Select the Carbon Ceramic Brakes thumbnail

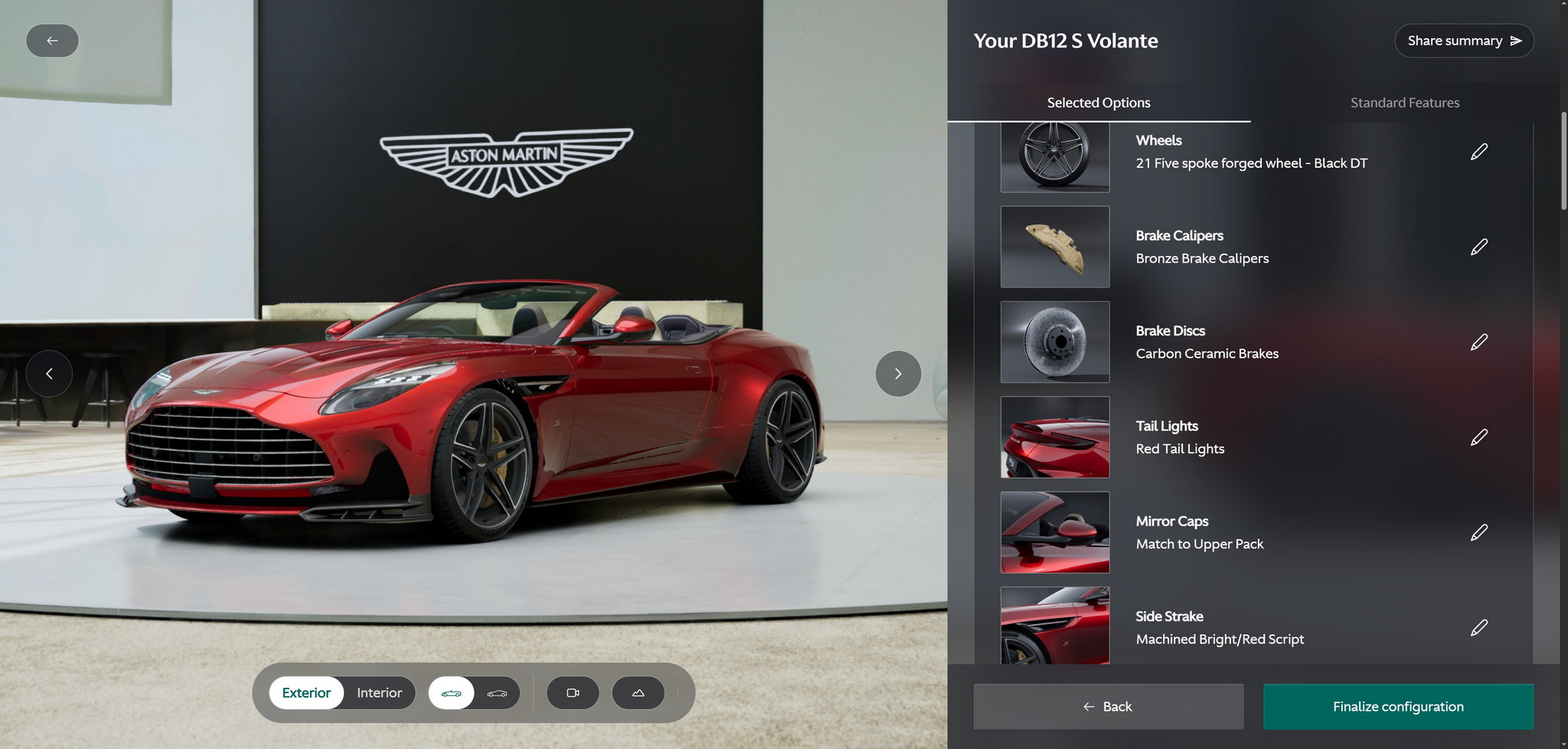(1054, 342)
